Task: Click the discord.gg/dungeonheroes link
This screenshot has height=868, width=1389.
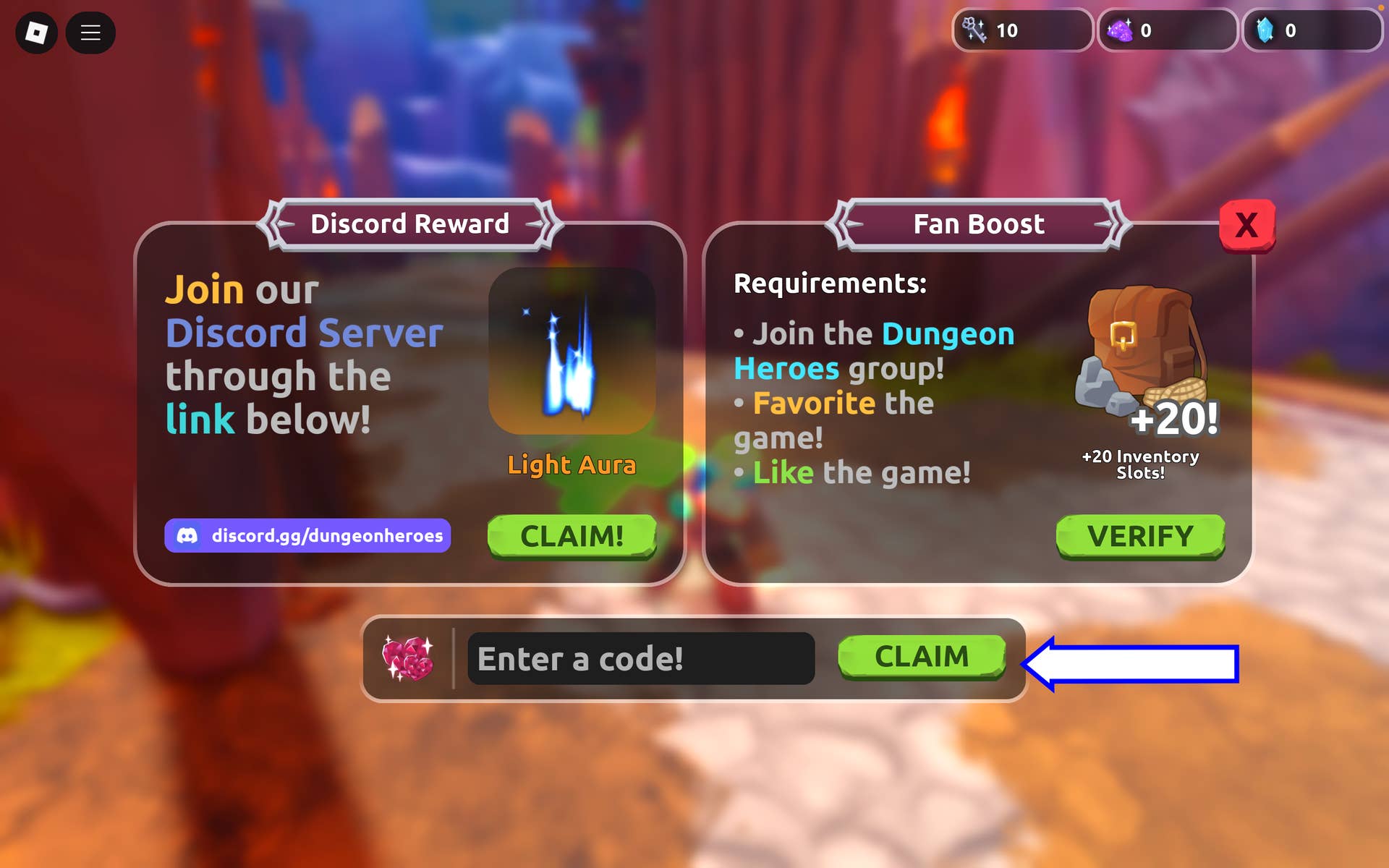Action: pyautogui.click(x=326, y=536)
